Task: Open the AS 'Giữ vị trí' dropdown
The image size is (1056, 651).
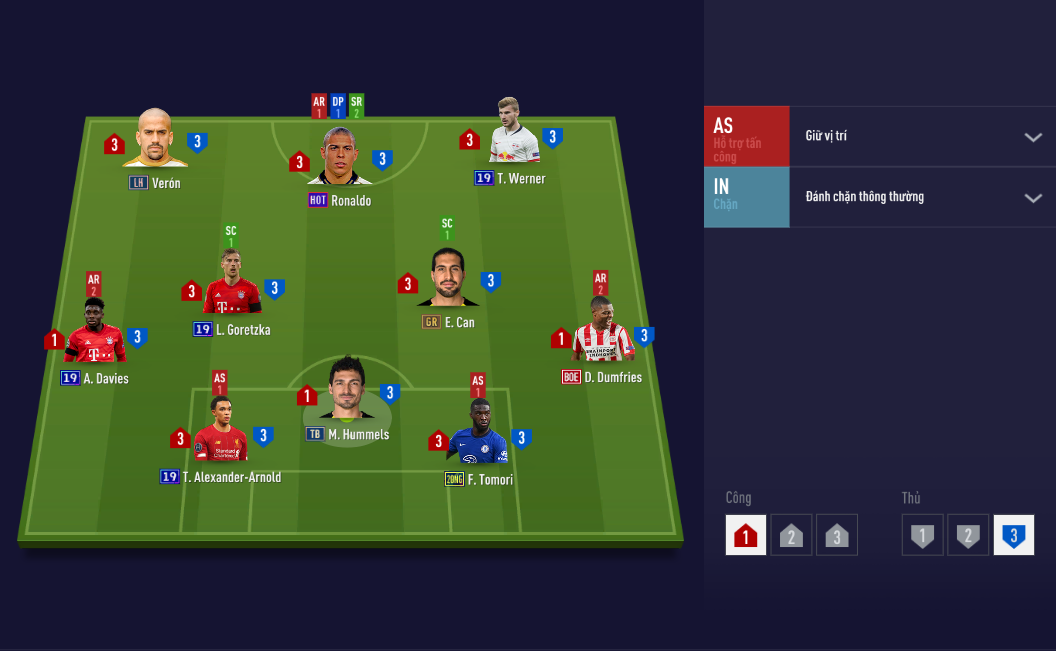Action: [x=1033, y=137]
